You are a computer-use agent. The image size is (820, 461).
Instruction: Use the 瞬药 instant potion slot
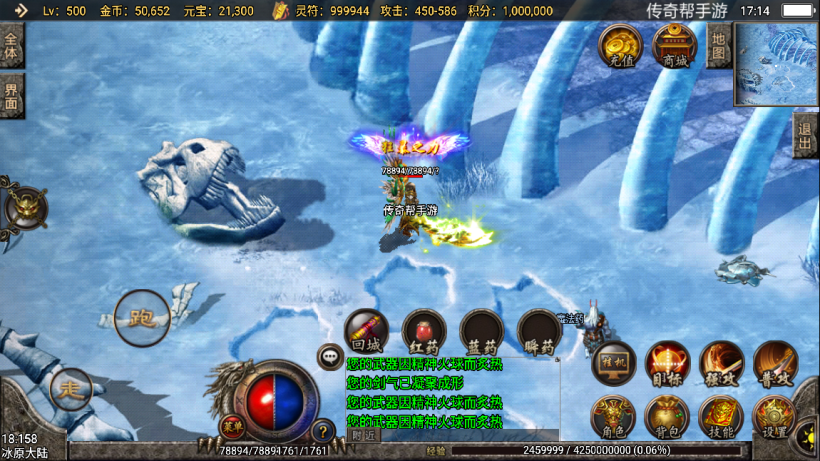(540, 331)
